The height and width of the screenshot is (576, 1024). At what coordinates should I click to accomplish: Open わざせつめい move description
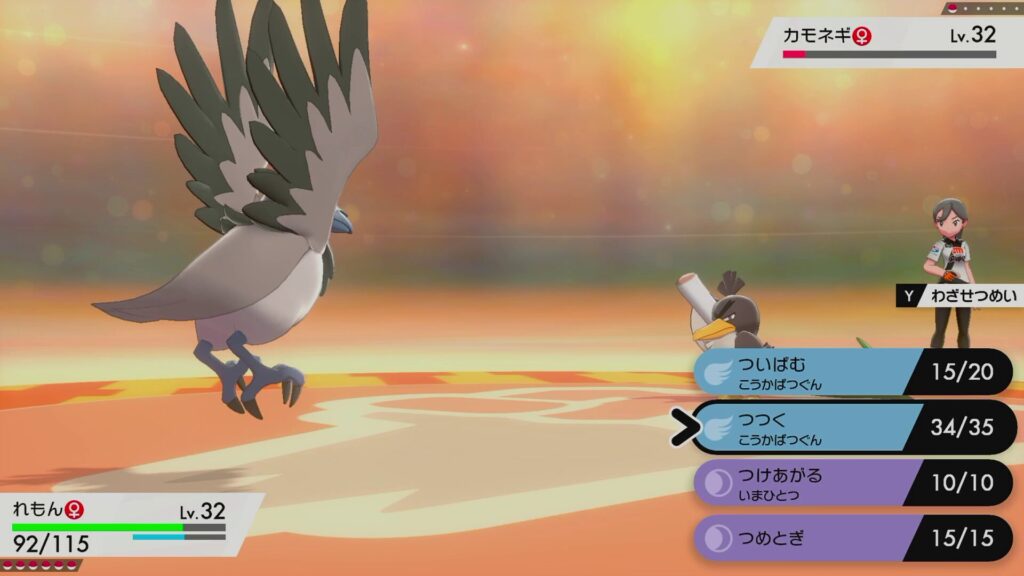pyautogui.click(x=960, y=296)
